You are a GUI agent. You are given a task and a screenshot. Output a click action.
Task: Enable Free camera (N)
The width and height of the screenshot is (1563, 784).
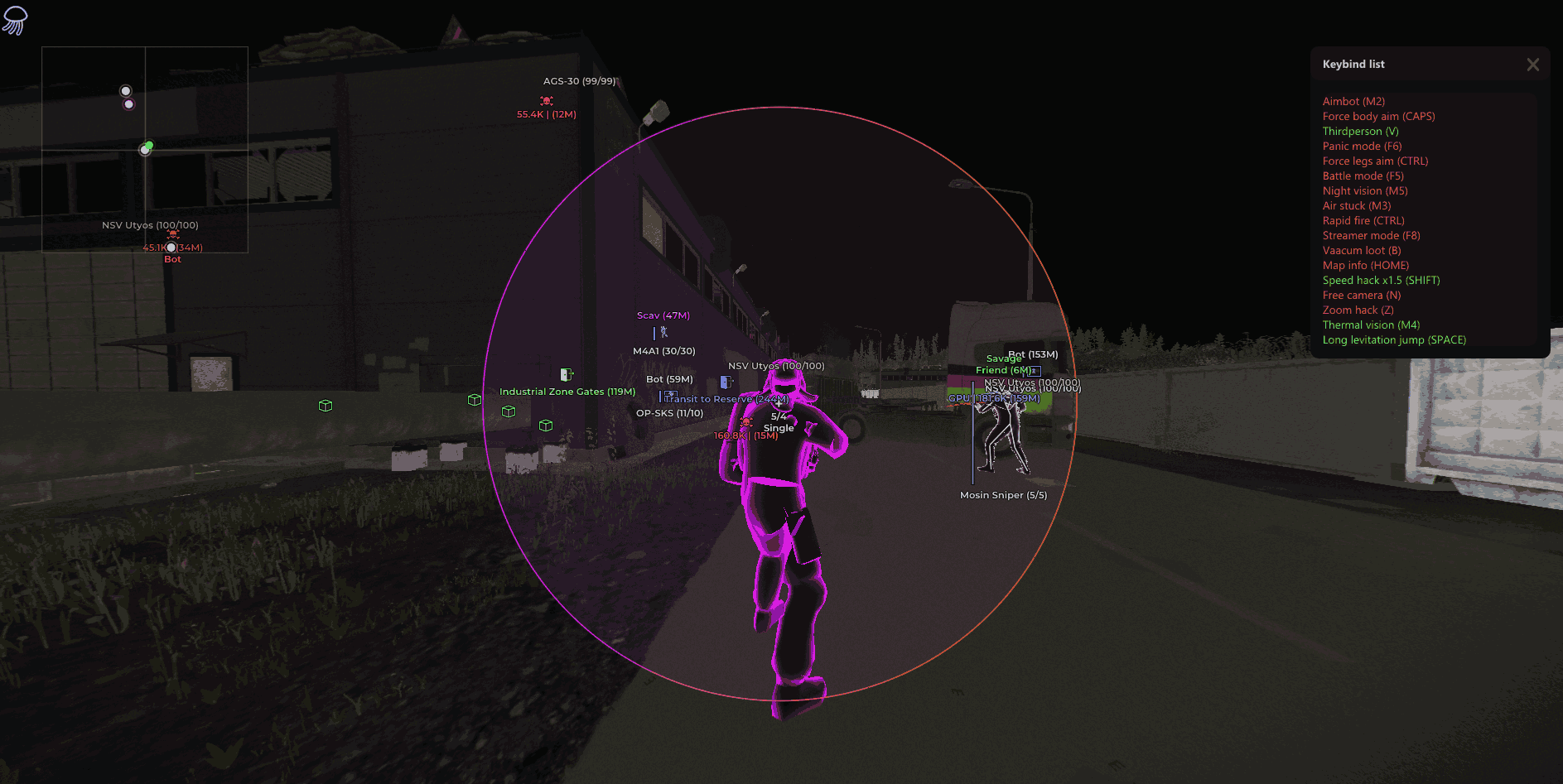pos(1361,295)
